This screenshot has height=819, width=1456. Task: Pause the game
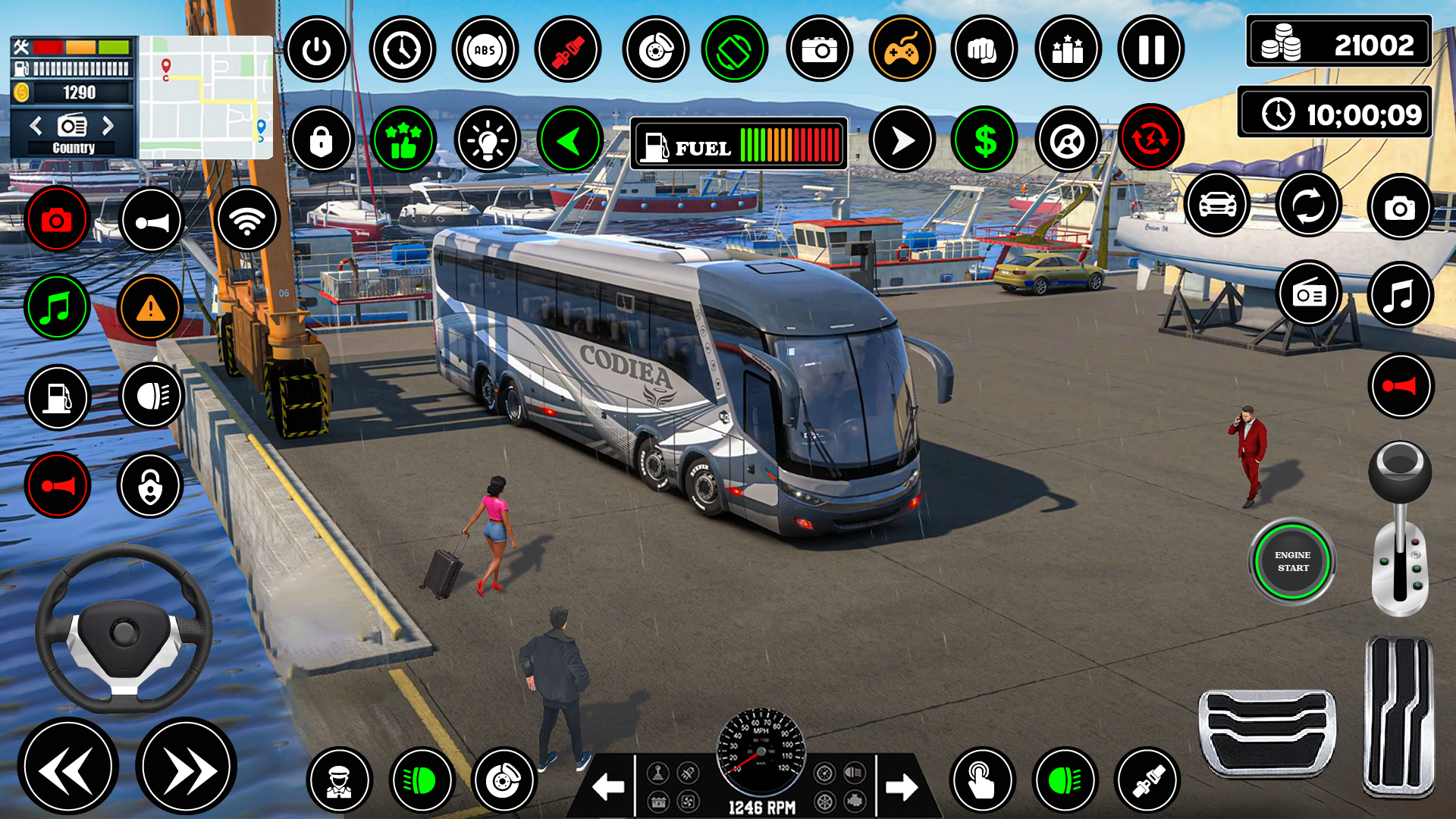point(1150,50)
